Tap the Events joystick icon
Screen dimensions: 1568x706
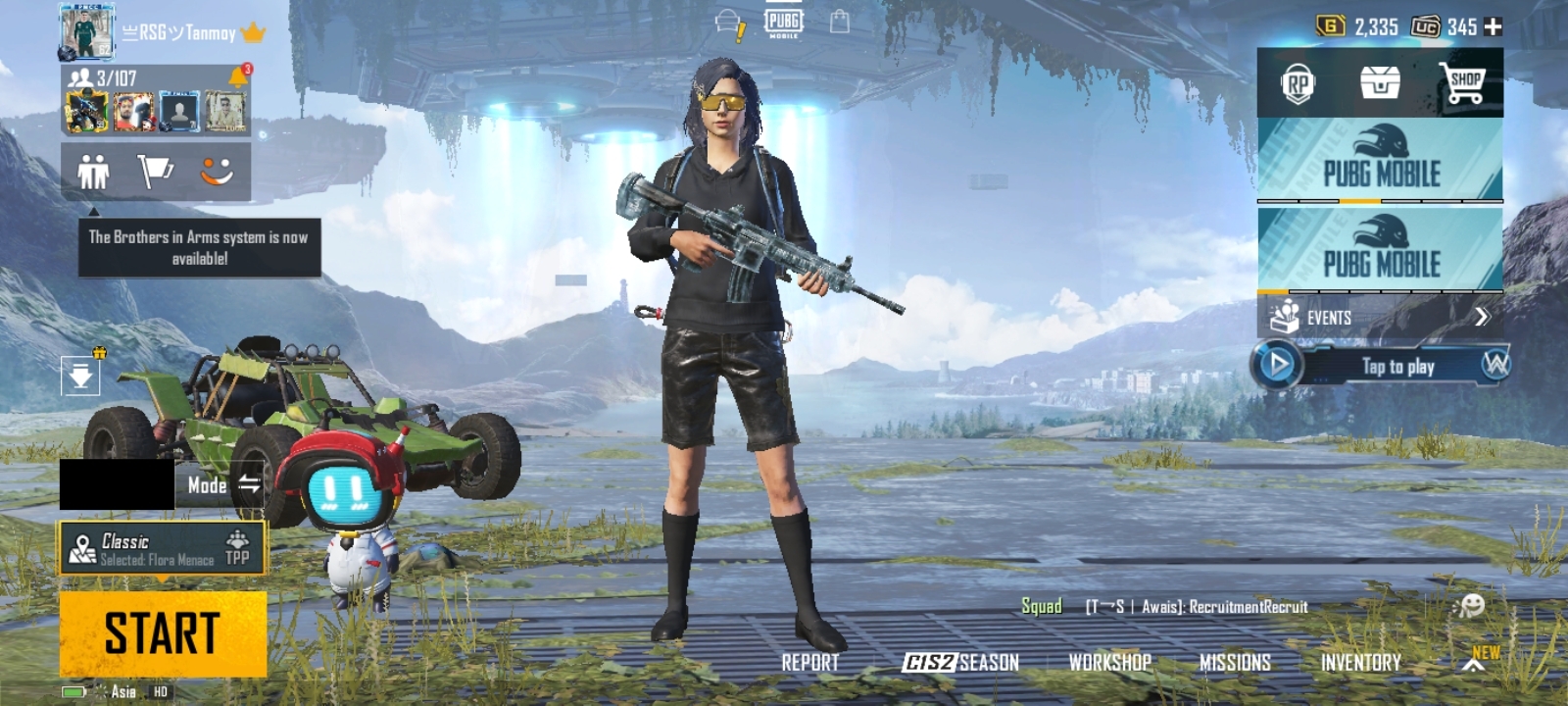(x=1284, y=317)
